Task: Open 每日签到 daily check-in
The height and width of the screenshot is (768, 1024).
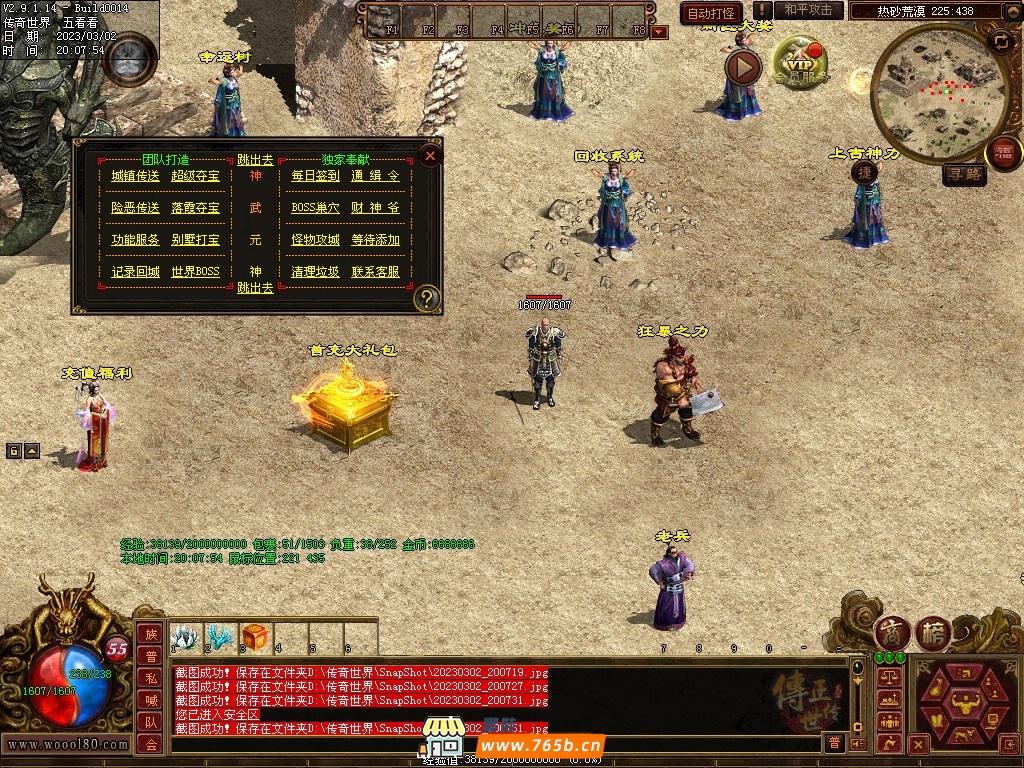Action: point(315,176)
